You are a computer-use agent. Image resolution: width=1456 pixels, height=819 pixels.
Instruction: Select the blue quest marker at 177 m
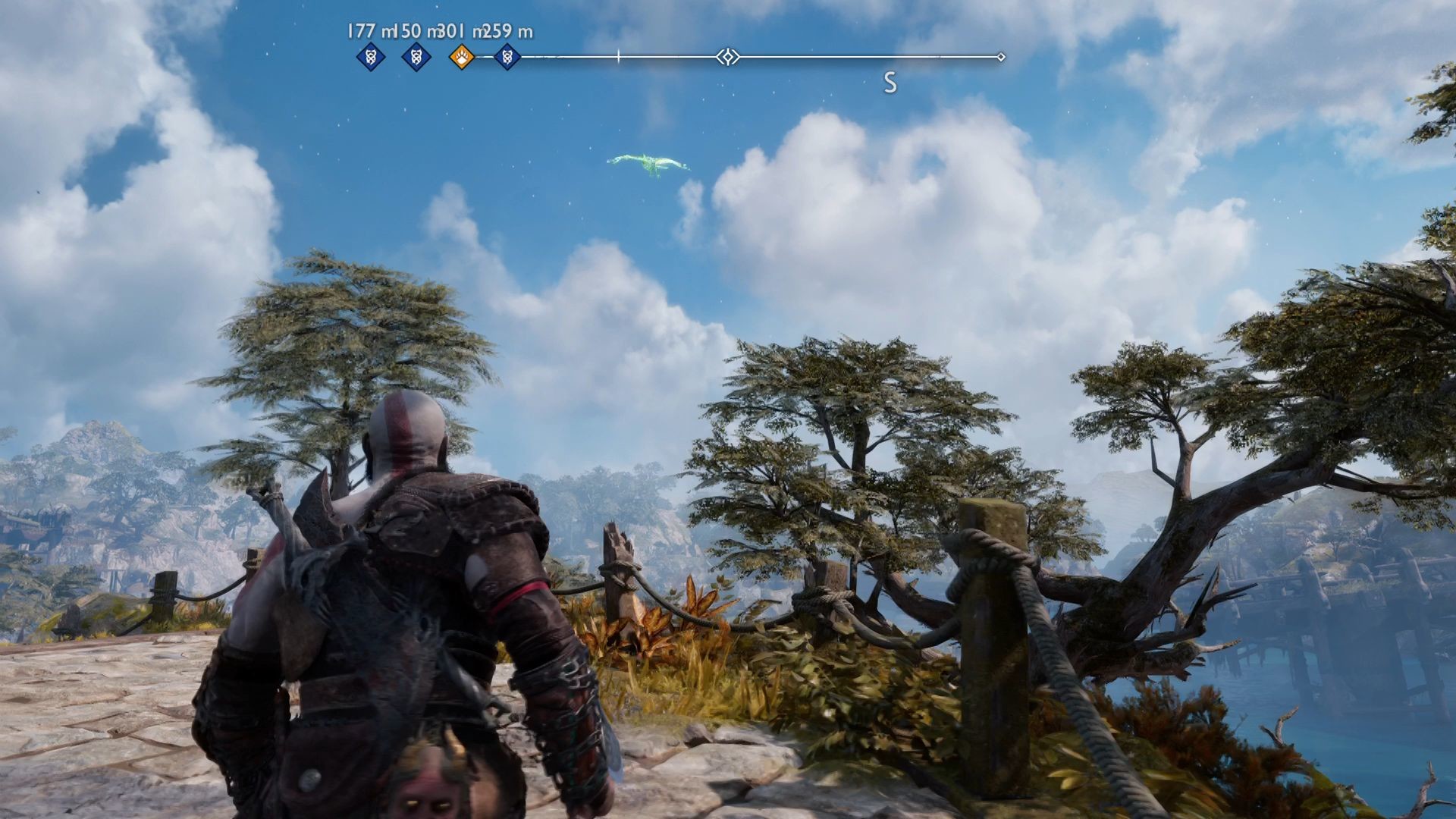pos(369,55)
